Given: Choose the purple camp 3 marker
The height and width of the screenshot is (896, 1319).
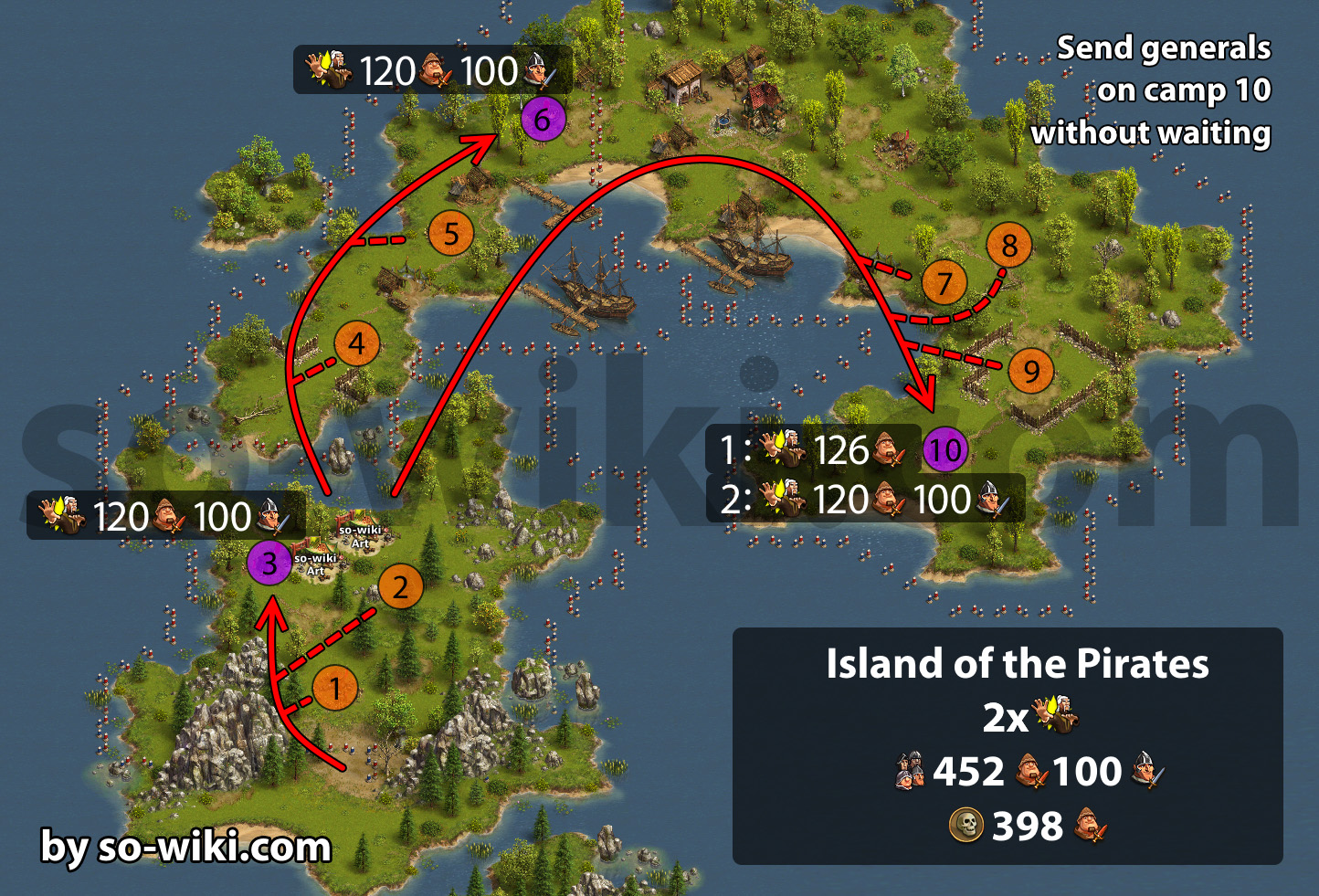Looking at the screenshot, I should pyautogui.click(x=269, y=564).
